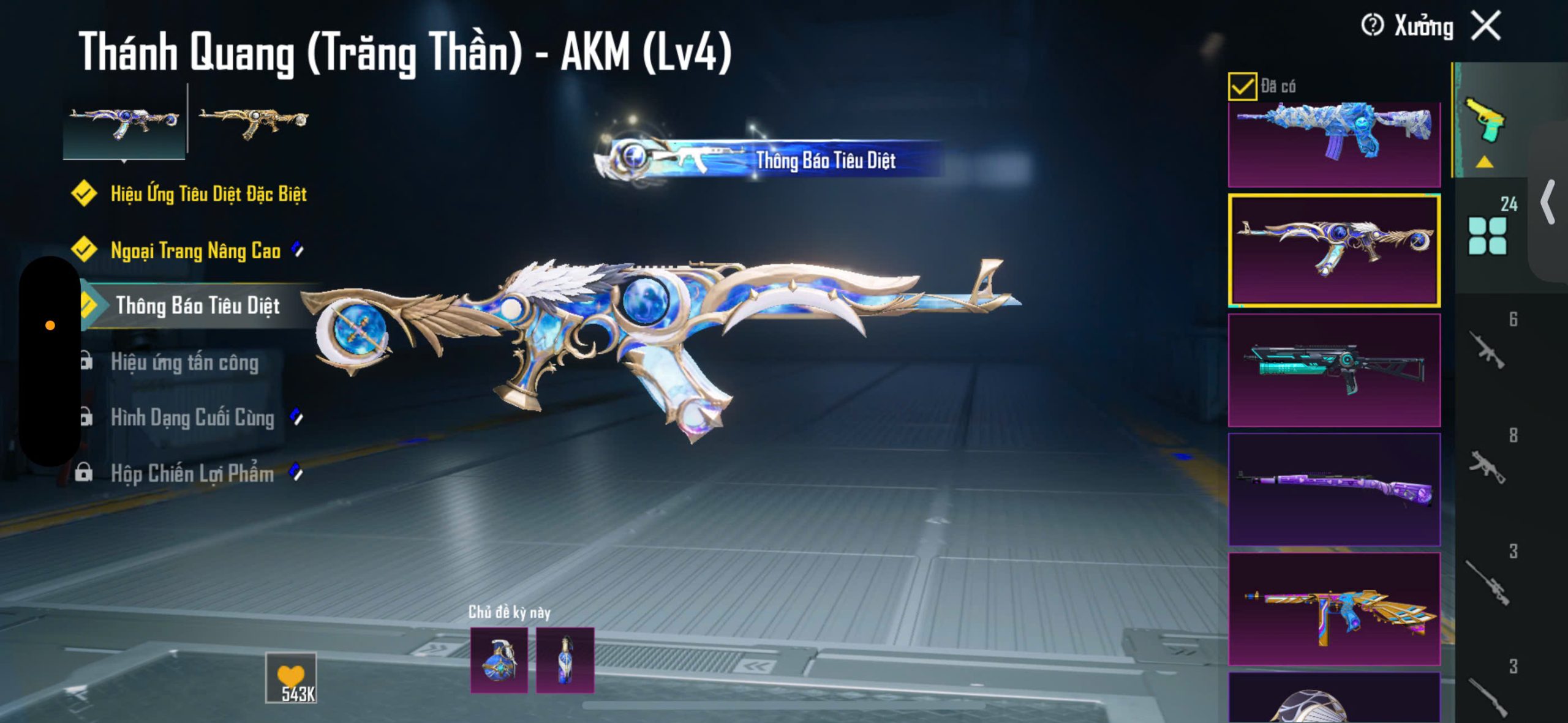Open the themed grenade skin item
Viewport: 1568px width, 723px height.
pyautogui.click(x=499, y=660)
